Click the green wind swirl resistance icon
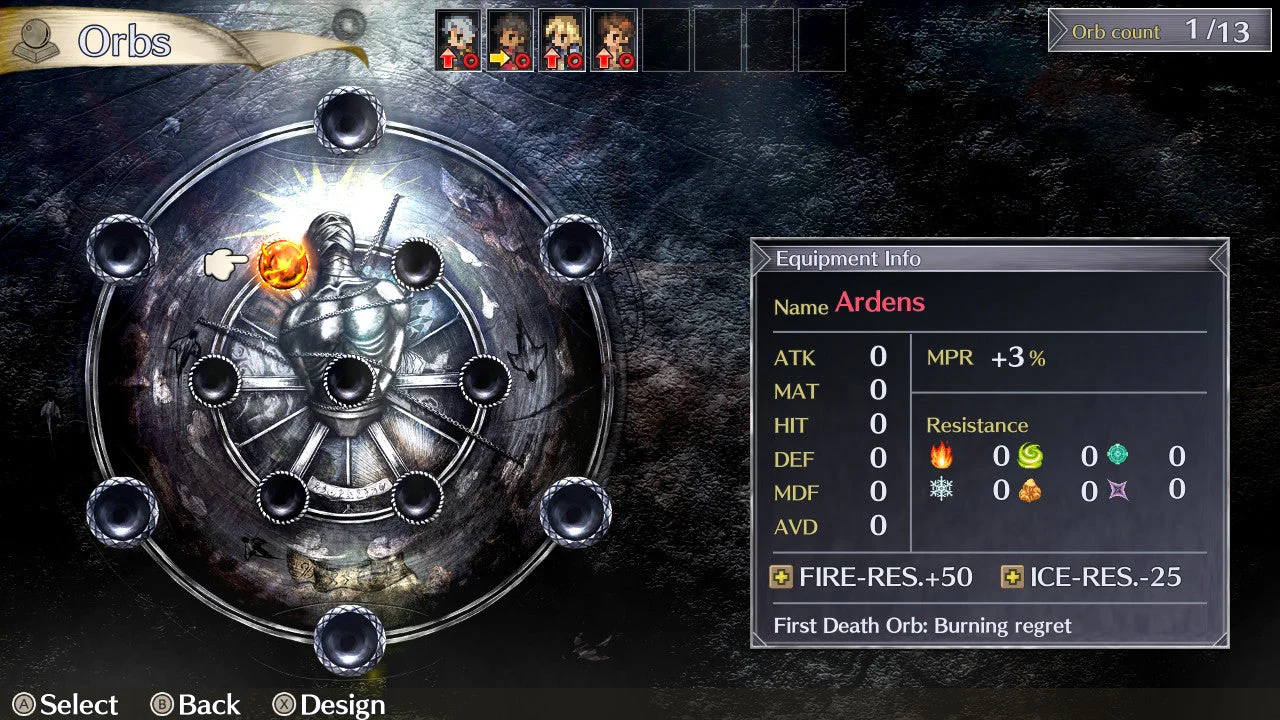This screenshot has height=720, width=1280. point(1030,455)
